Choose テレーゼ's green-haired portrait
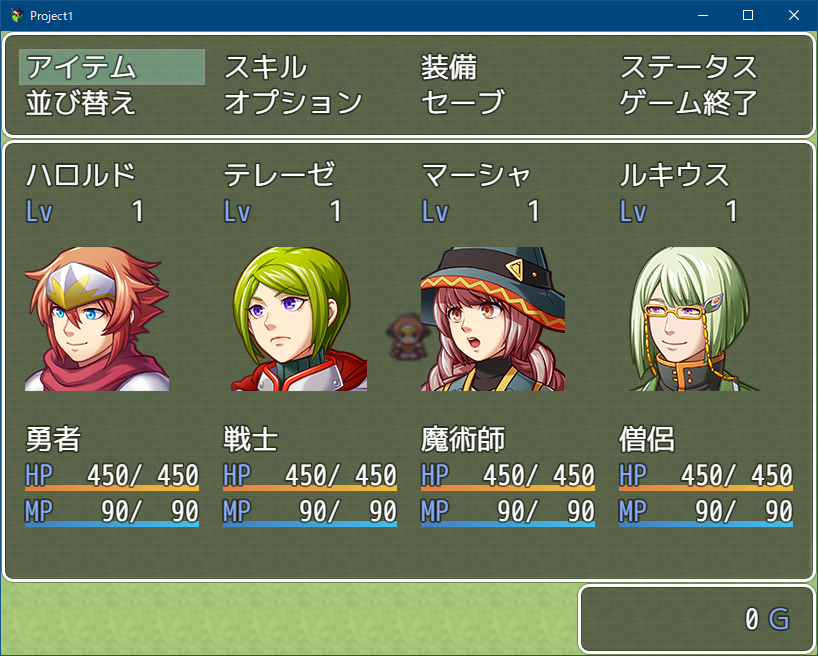The height and width of the screenshot is (656, 818). (x=295, y=319)
